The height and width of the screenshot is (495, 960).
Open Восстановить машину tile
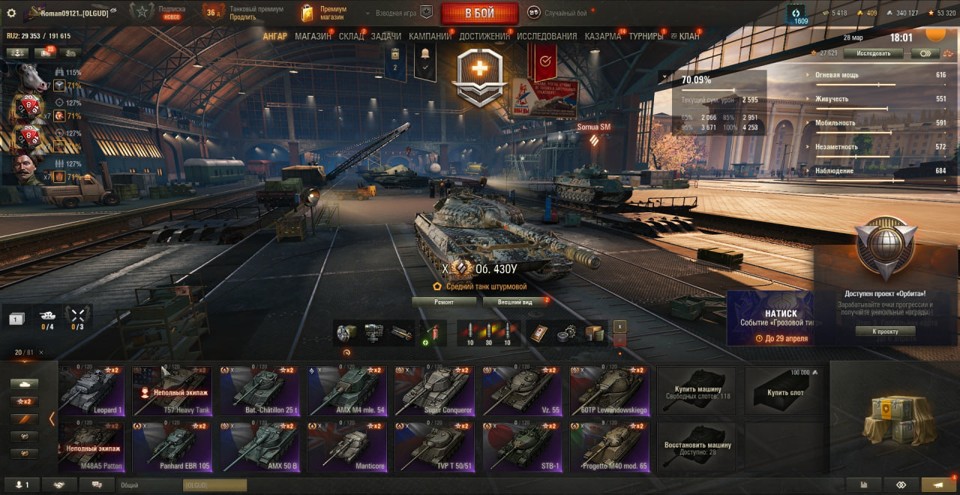click(695, 445)
